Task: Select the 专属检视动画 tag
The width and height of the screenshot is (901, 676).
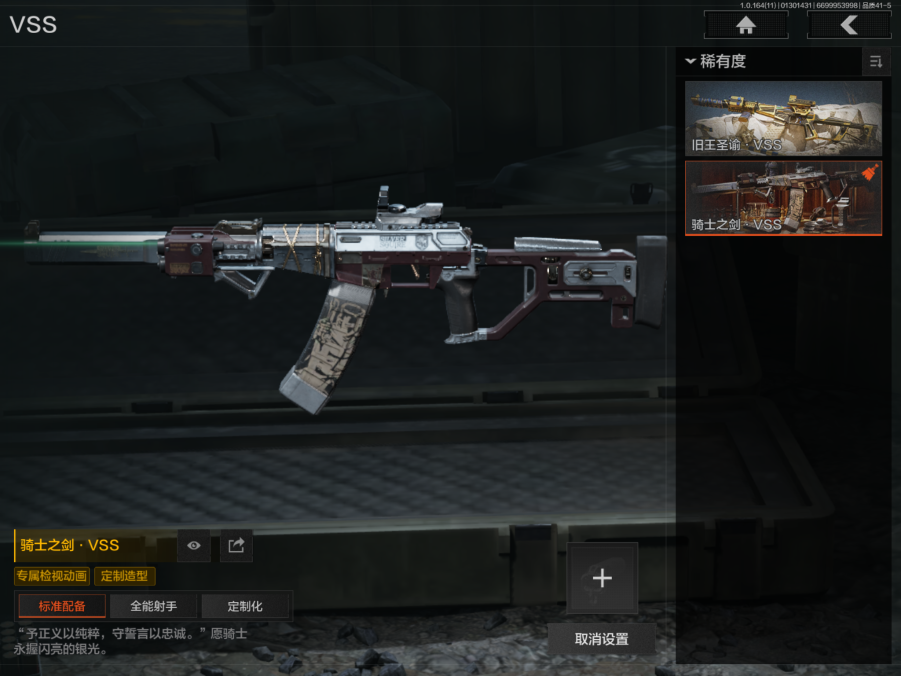Action: (52, 576)
